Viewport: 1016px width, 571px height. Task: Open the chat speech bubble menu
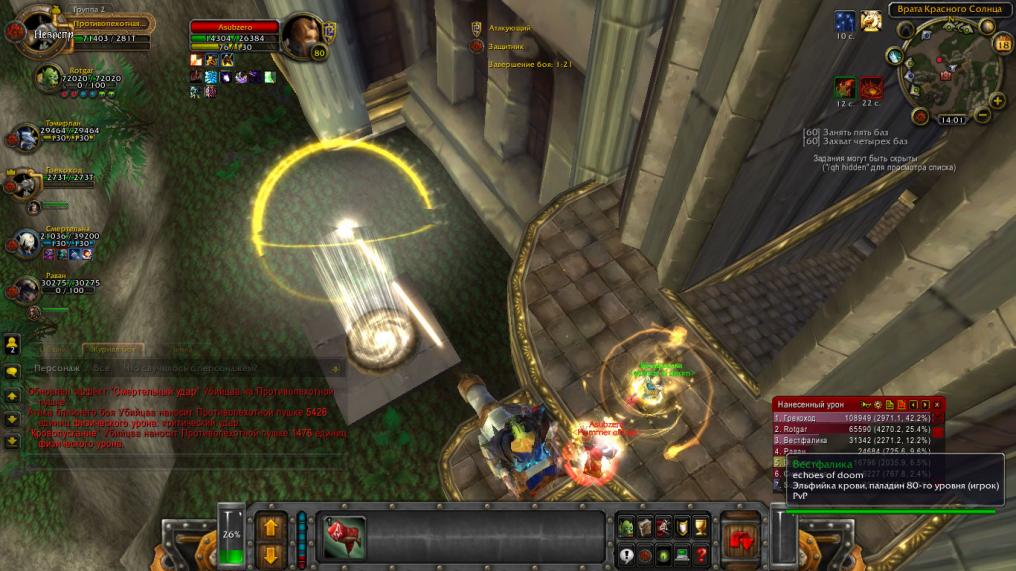13,371
